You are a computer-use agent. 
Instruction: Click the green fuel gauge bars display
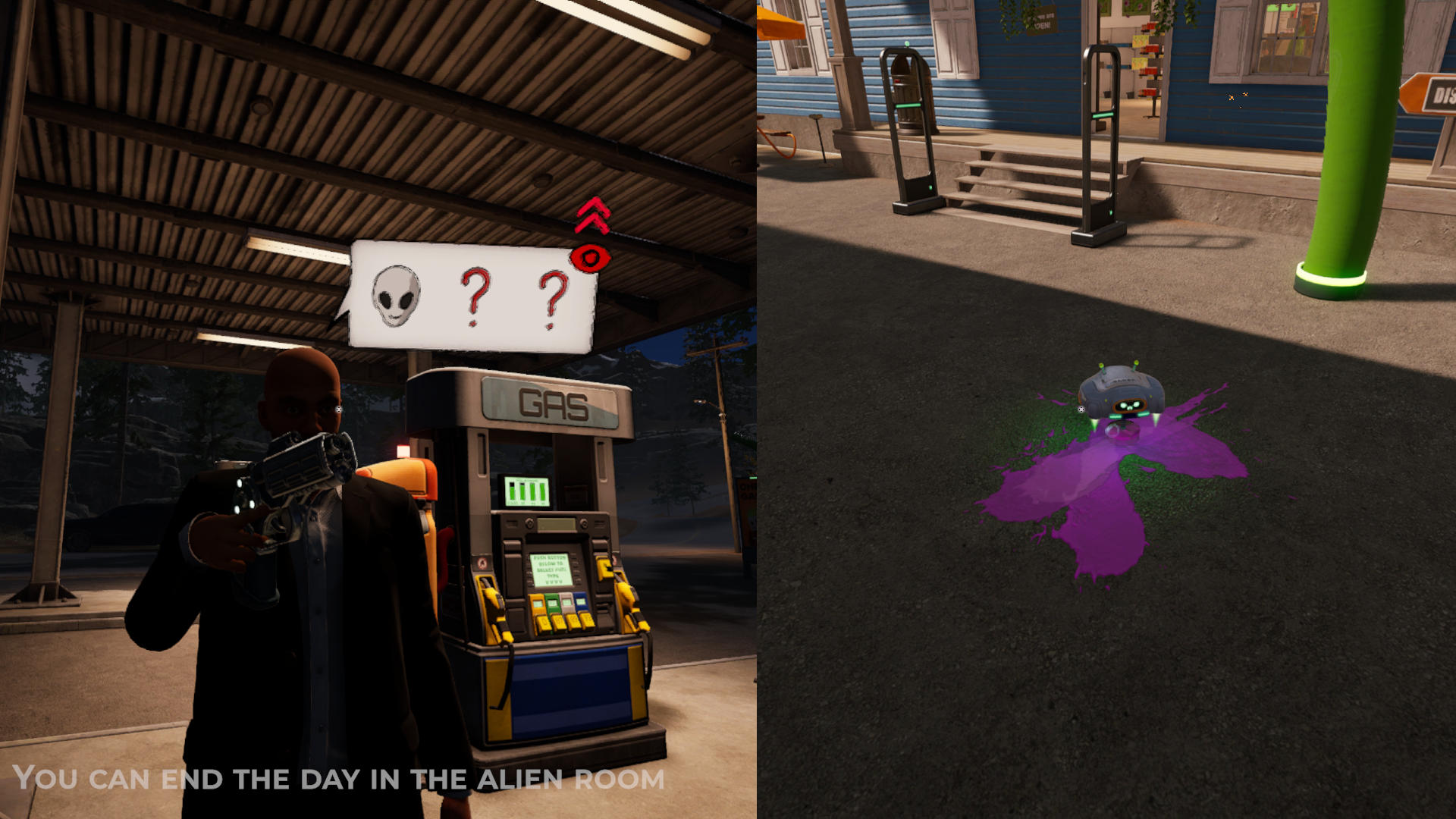pos(526,493)
